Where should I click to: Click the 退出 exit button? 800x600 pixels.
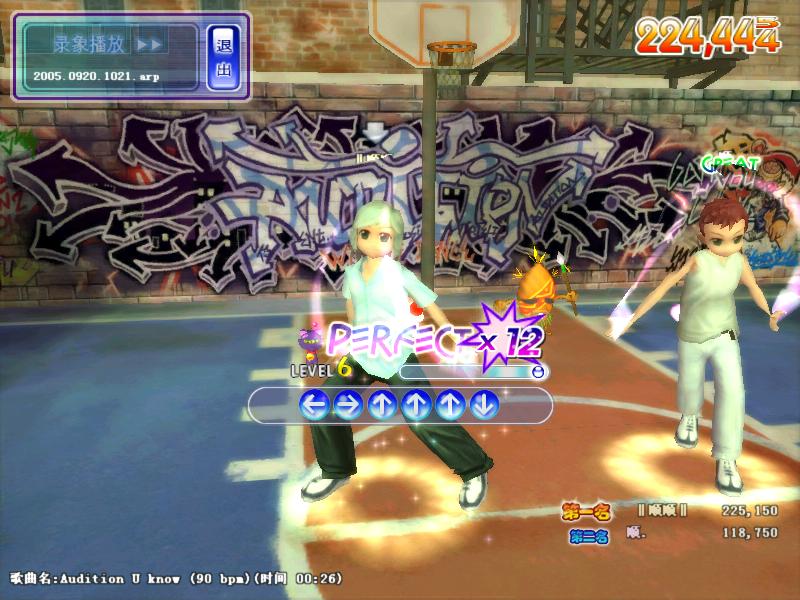coord(223,56)
